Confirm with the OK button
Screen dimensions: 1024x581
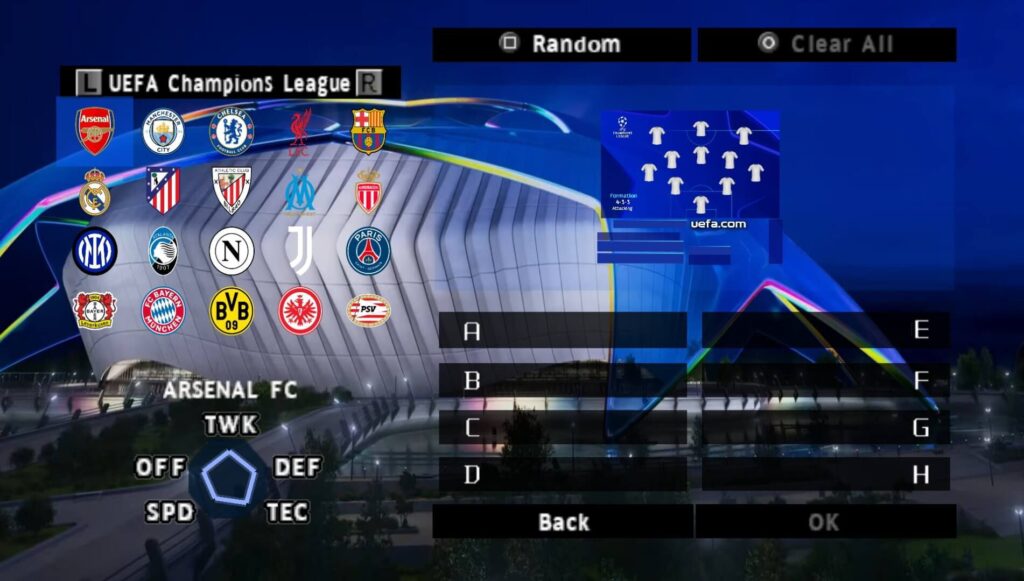(825, 521)
